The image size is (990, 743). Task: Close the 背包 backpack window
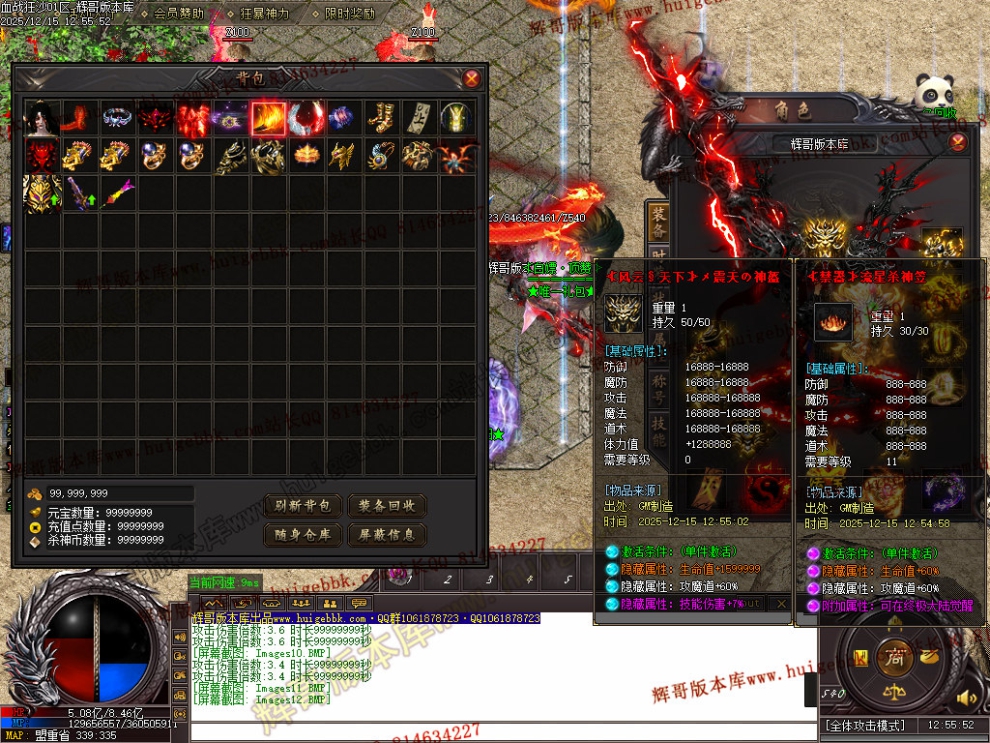point(471,79)
